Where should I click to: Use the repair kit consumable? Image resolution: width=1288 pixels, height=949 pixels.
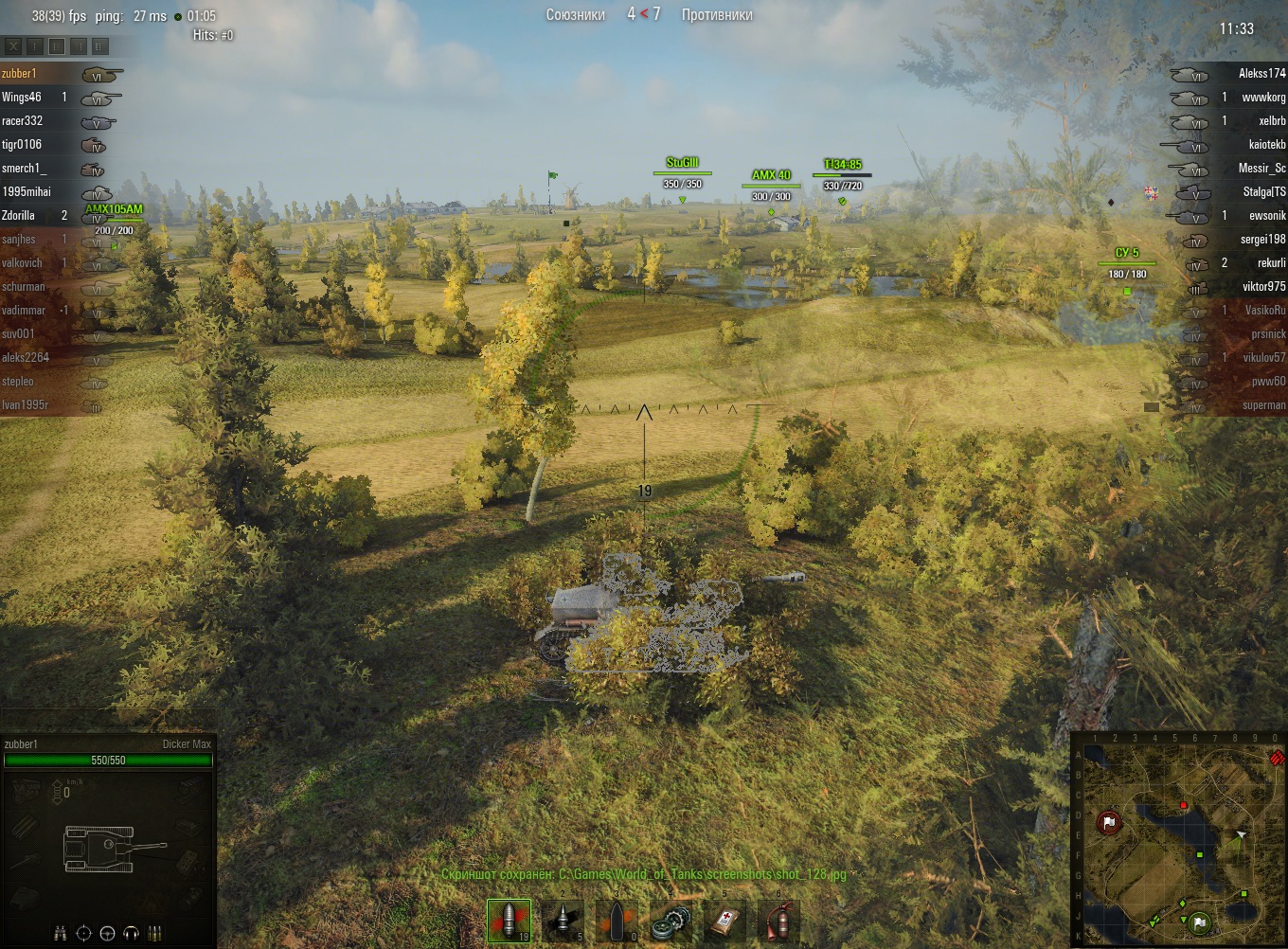(x=671, y=921)
